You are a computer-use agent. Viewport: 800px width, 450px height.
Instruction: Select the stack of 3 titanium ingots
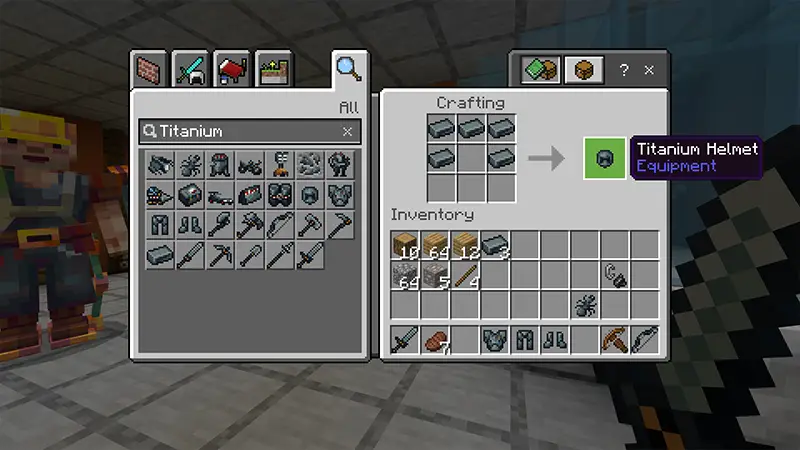495,245
